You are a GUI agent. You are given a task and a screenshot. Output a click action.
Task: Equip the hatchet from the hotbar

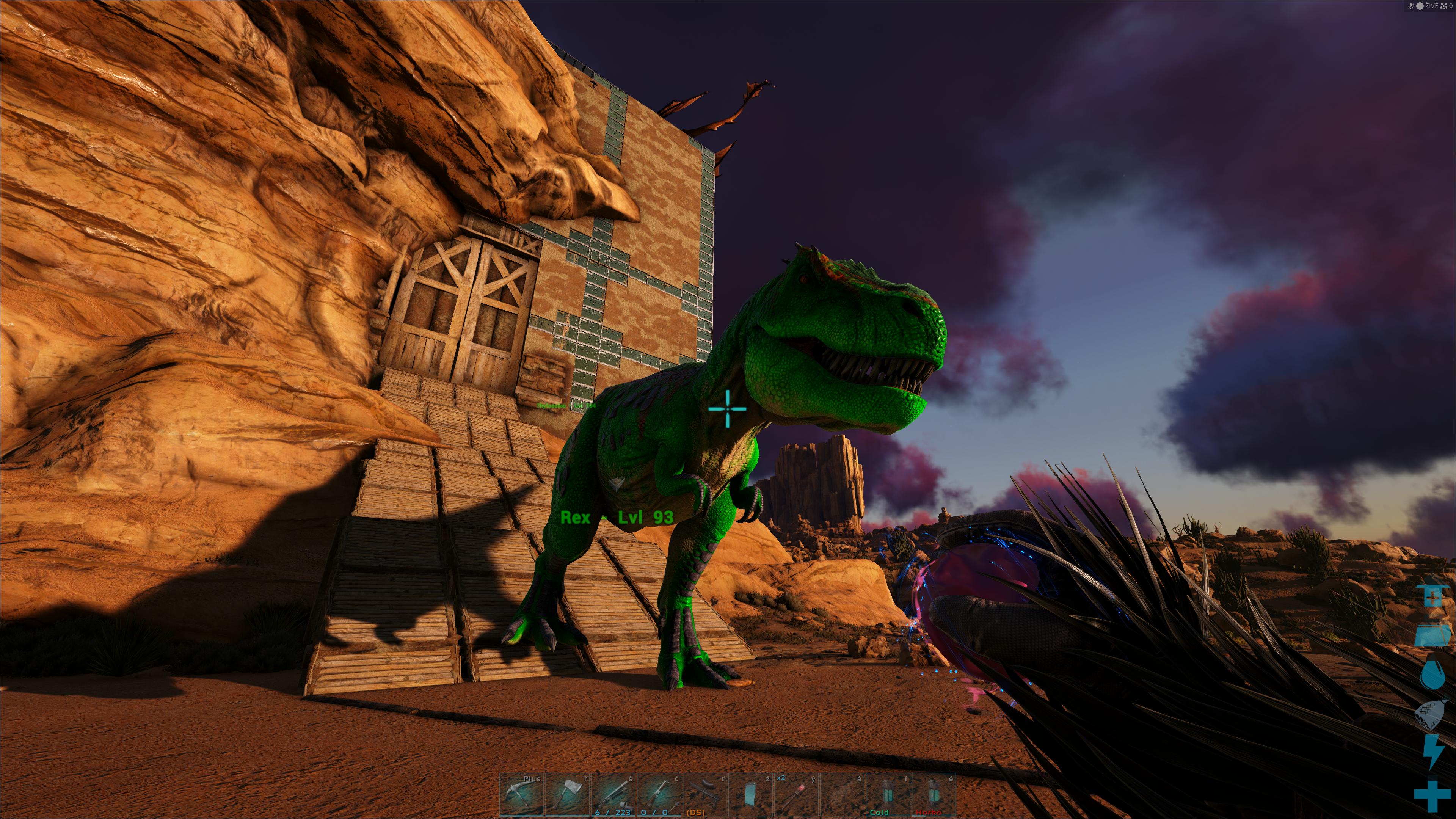coord(567,794)
